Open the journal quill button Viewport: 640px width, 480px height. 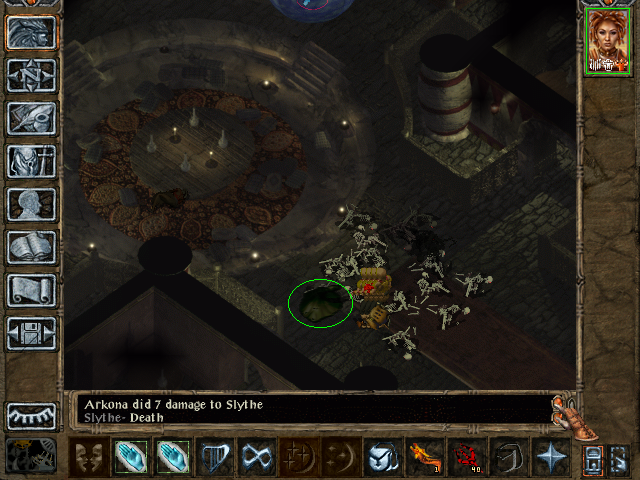31,118
